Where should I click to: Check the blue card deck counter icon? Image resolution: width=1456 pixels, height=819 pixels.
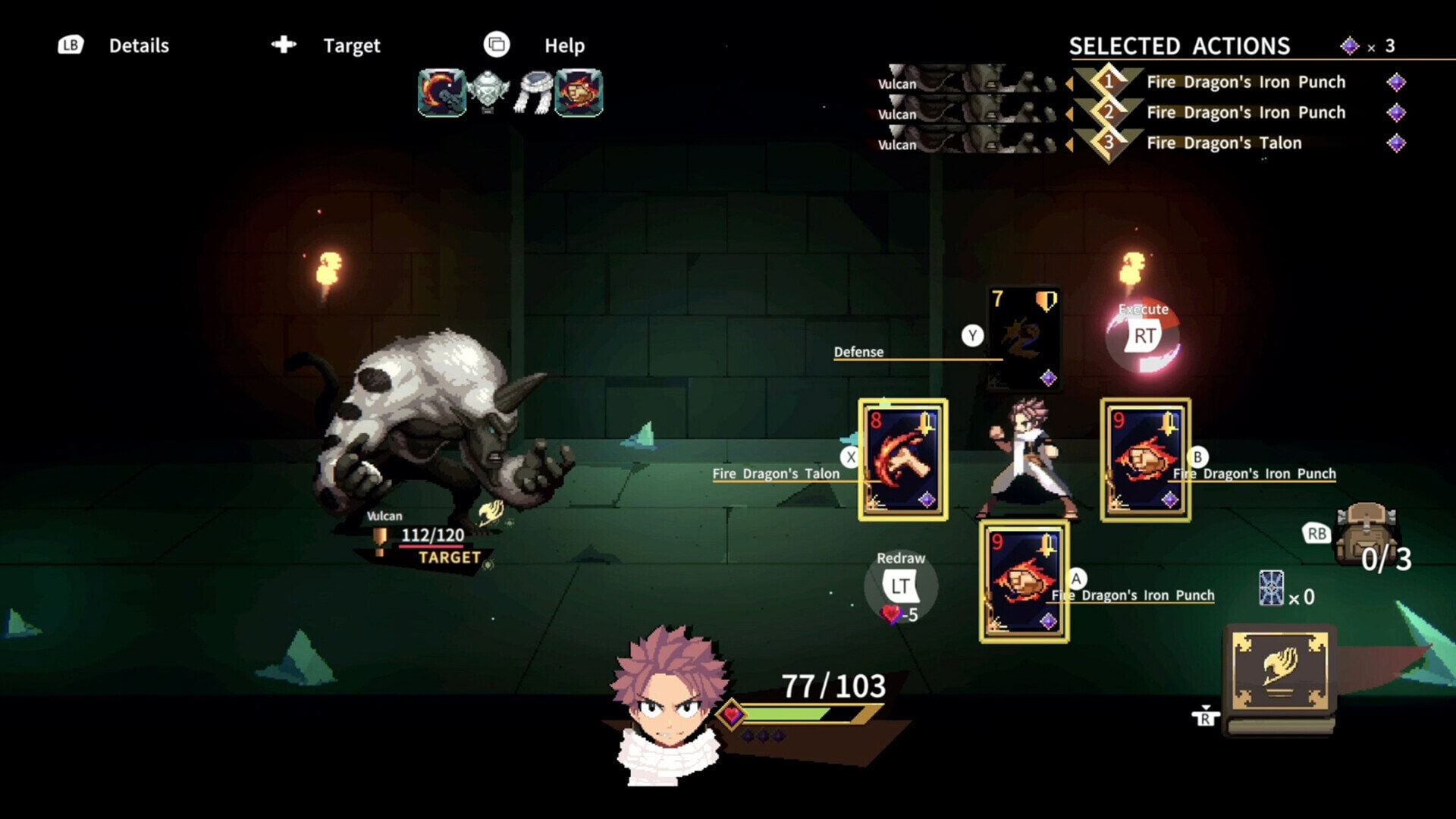[x=1272, y=588]
